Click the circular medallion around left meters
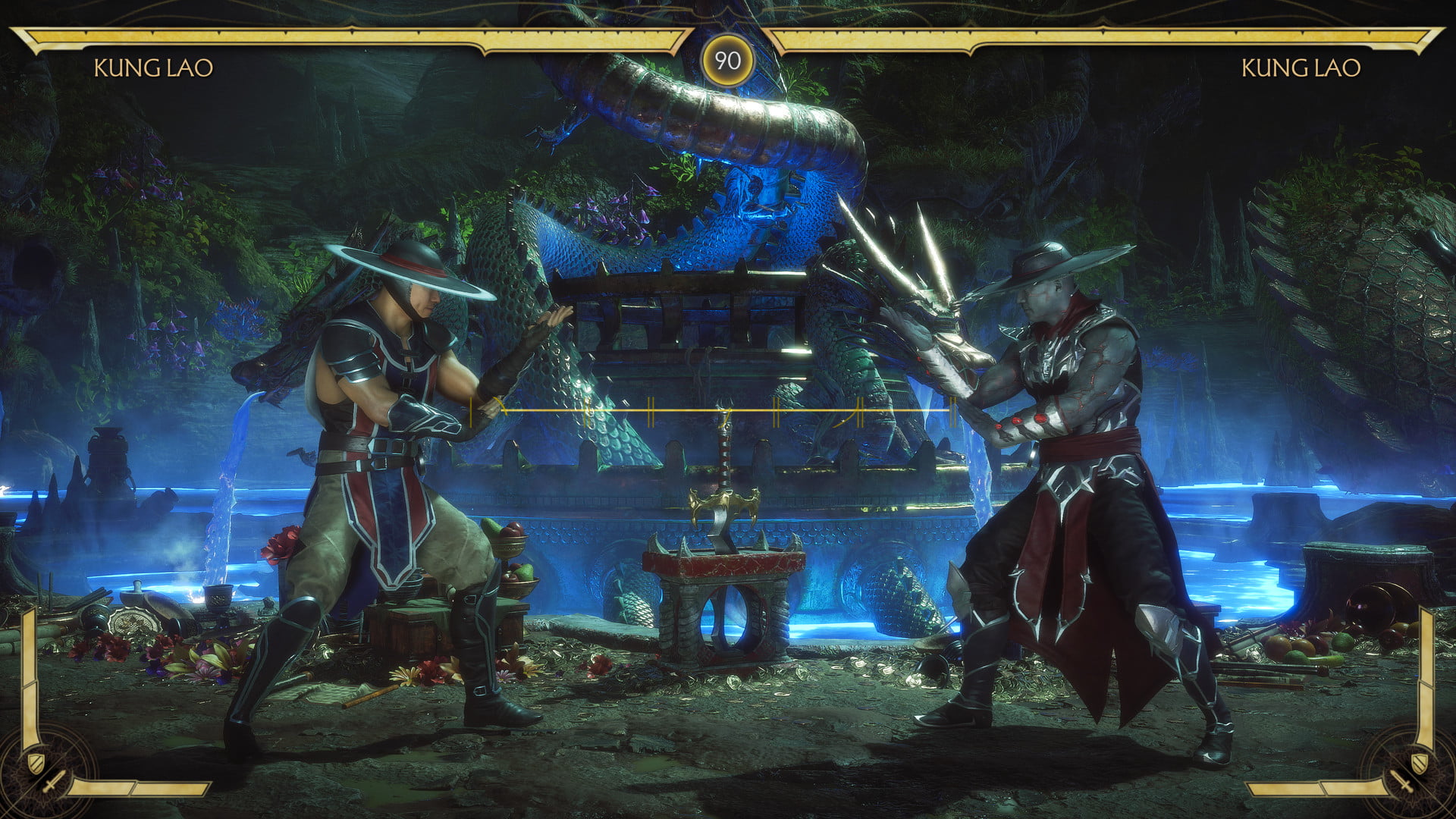 click(42, 773)
